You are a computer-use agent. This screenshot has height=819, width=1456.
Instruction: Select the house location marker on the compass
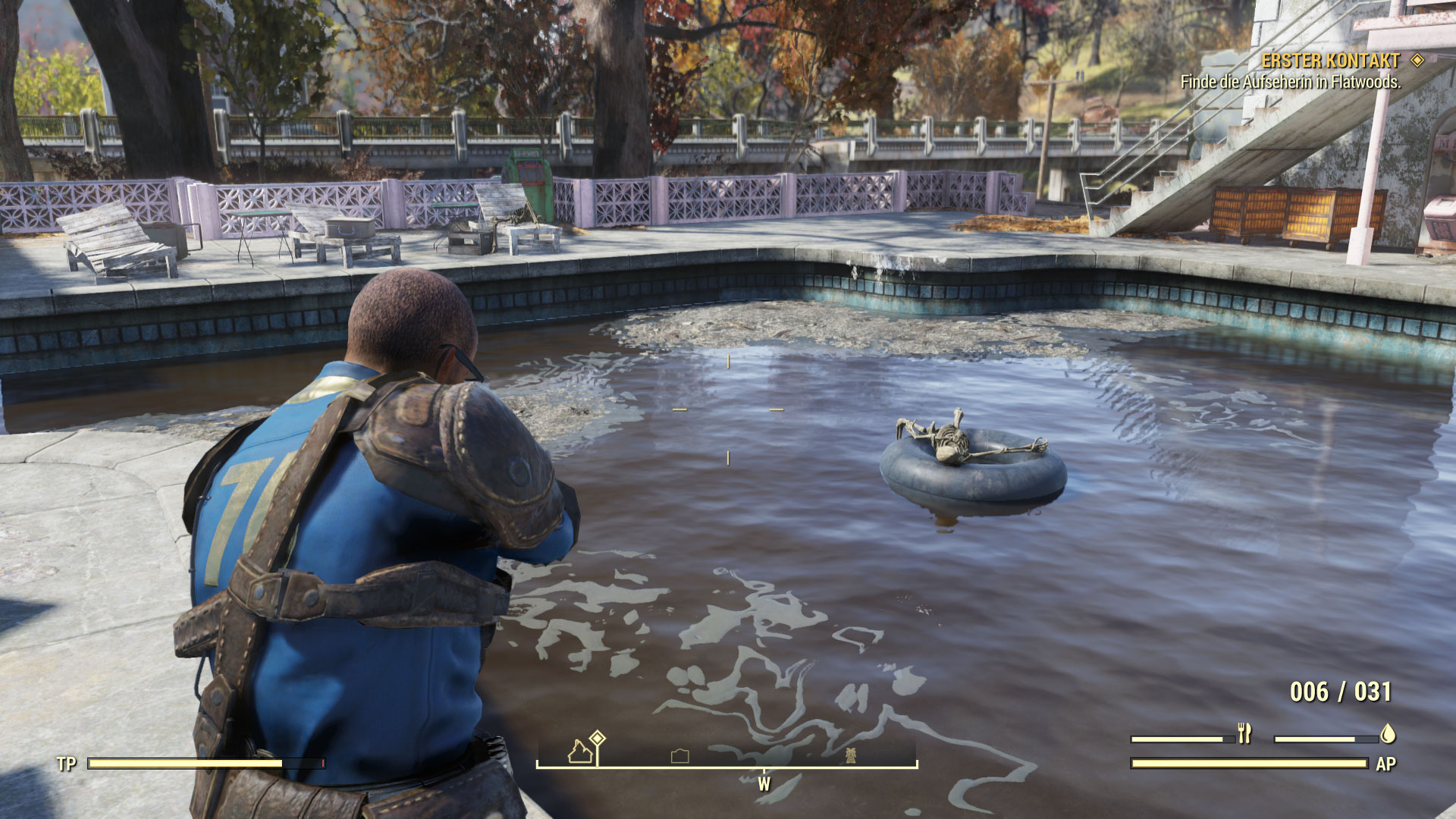(x=580, y=752)
